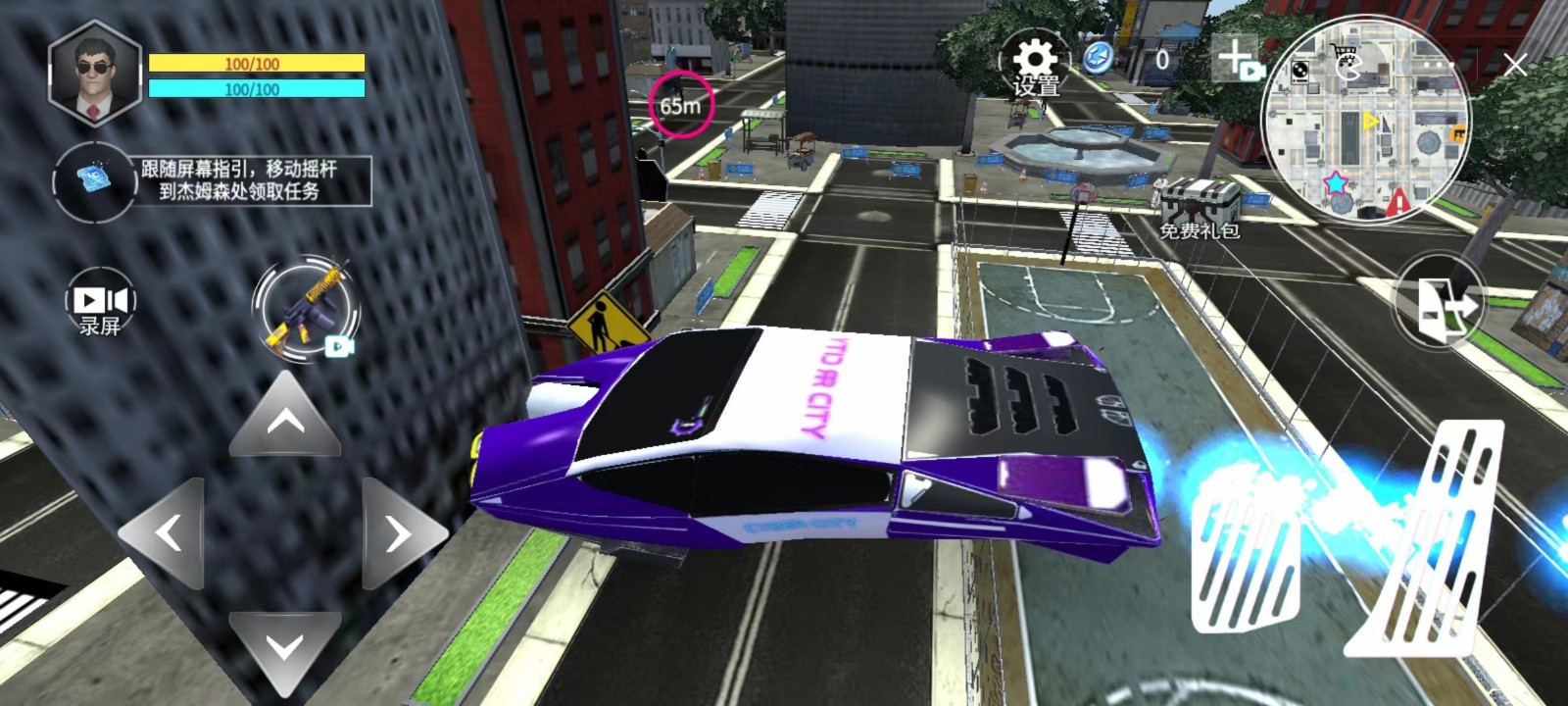Viewport: 1568px width, 706px height.
Task: Tap the blue crystal coin icon
Action: [x=1098, y=59]
